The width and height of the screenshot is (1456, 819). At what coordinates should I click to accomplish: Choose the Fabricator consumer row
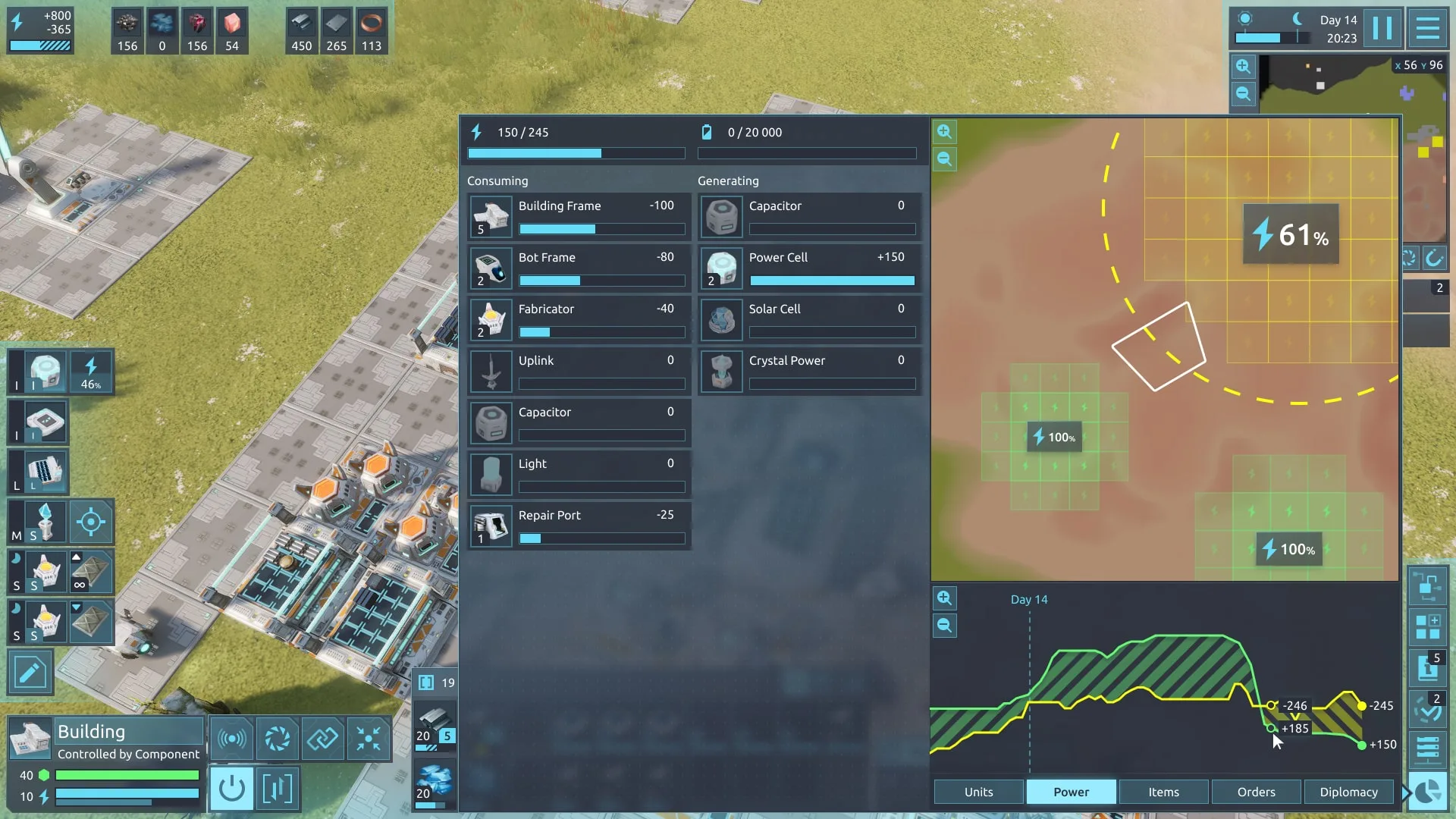[x=579, y=319]
